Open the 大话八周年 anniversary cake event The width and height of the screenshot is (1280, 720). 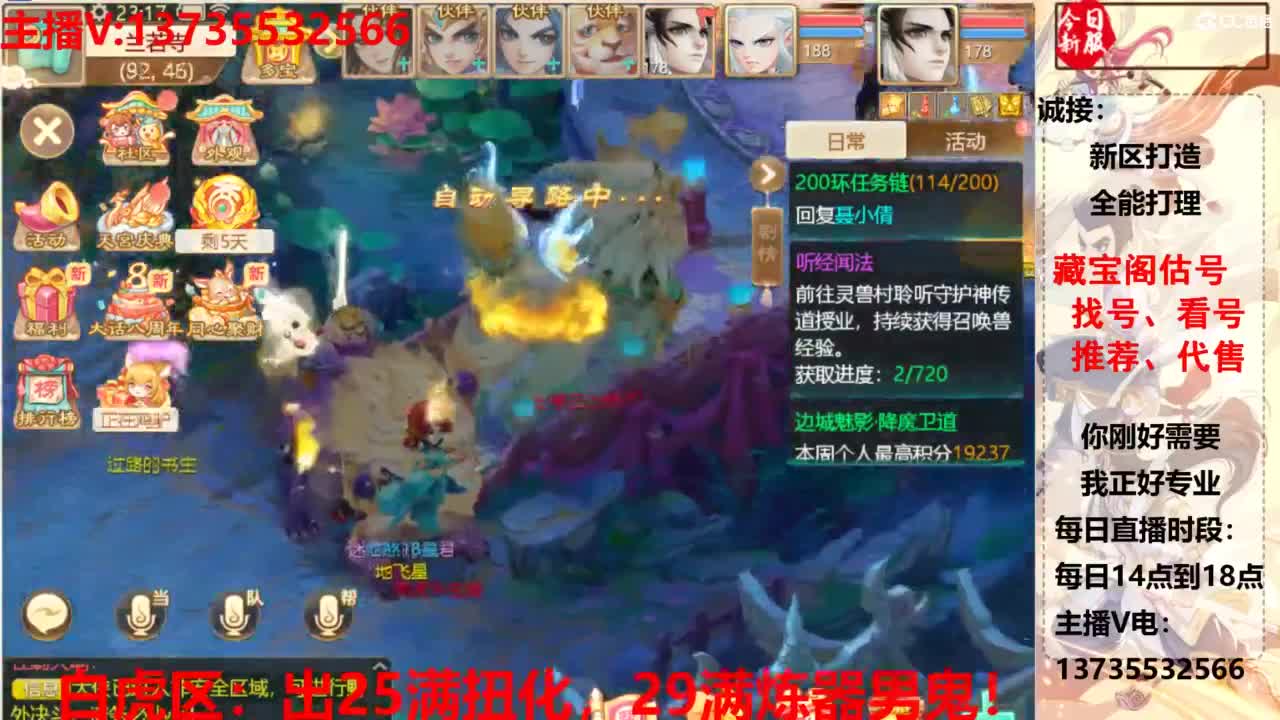click(140, 300)
